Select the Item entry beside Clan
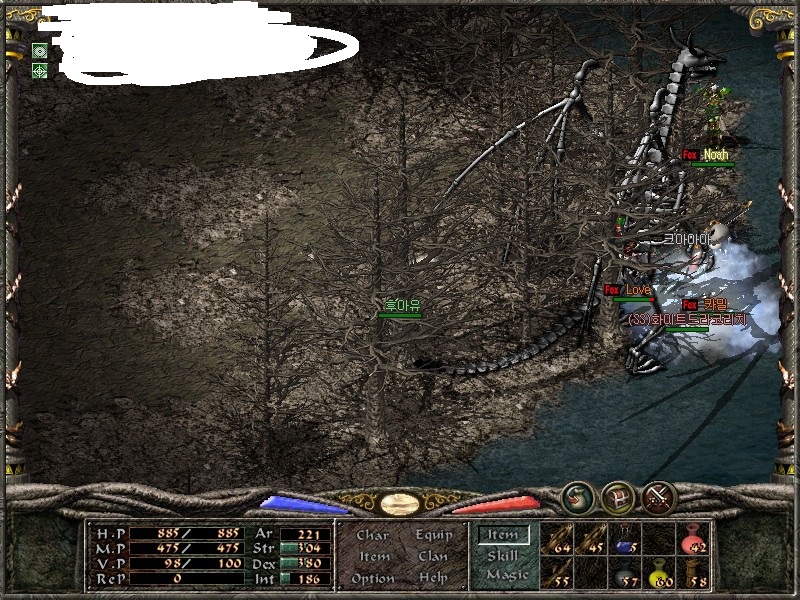Image resolution: width=800 pixels, height=600 pixels. [x=374, y=556]
